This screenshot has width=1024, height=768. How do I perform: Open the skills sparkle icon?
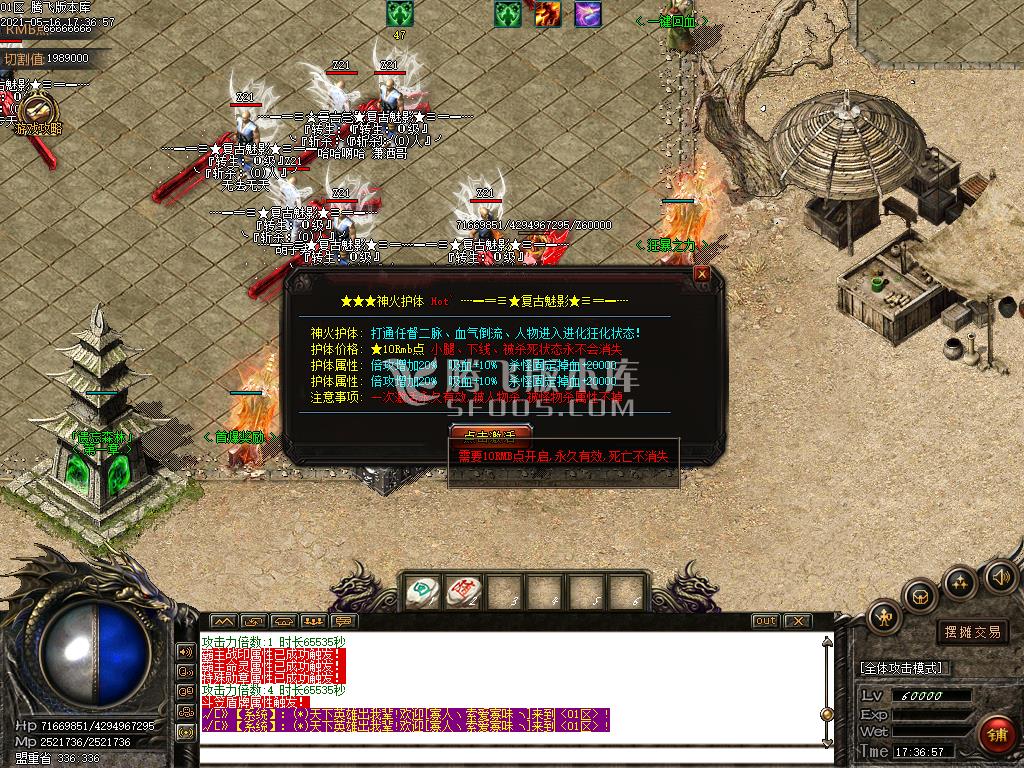(960, 582)
